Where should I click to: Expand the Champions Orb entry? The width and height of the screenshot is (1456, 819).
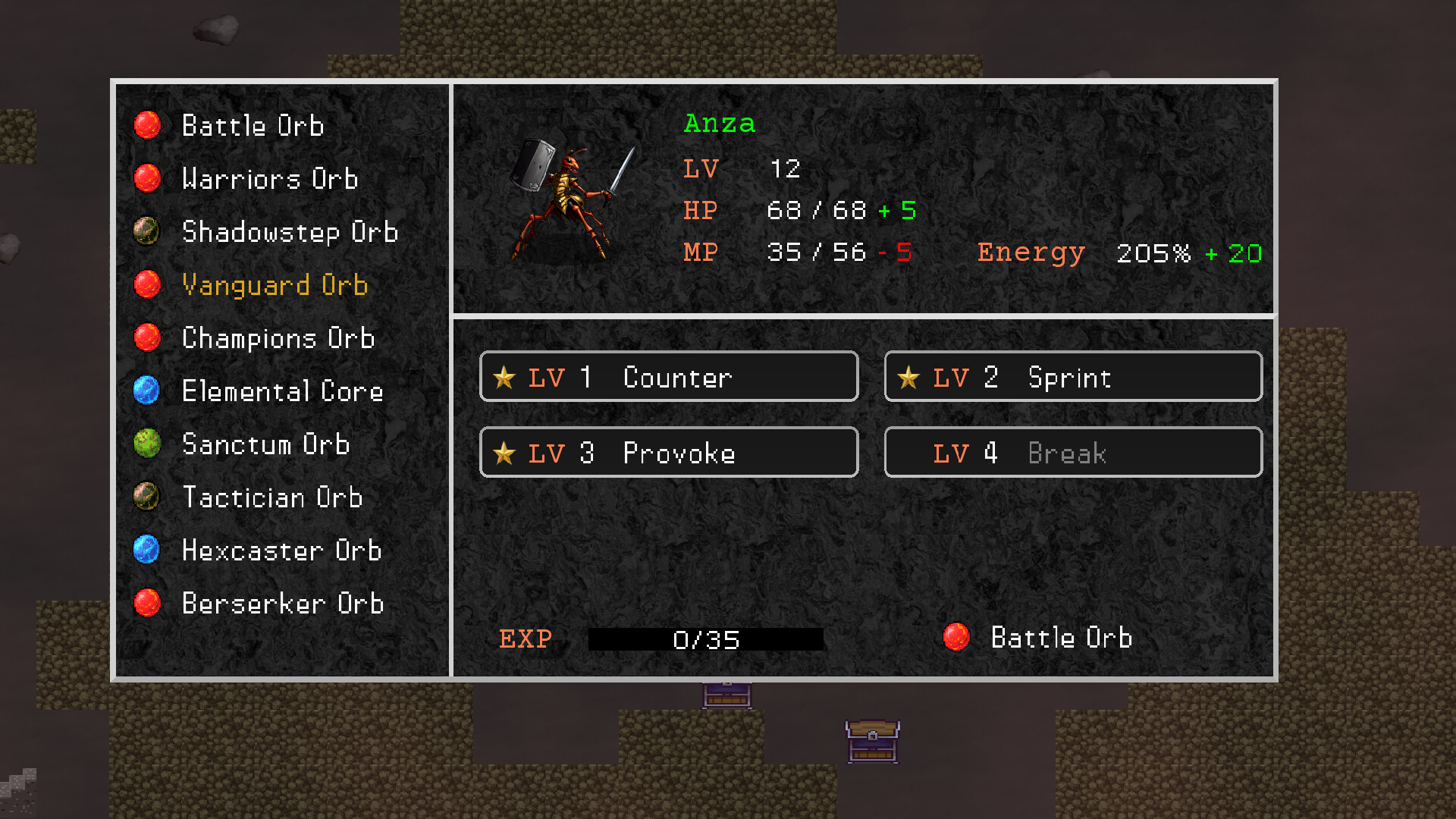coord(278,338)
